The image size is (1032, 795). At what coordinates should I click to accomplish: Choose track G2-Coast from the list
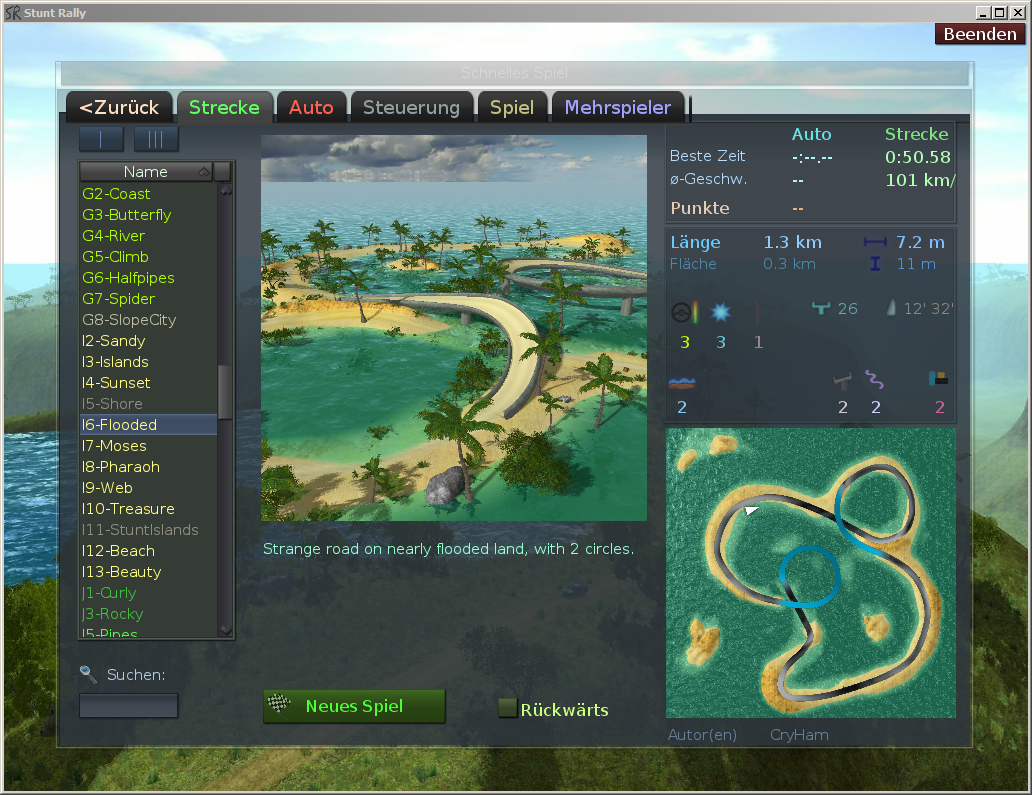pos(116,194)
